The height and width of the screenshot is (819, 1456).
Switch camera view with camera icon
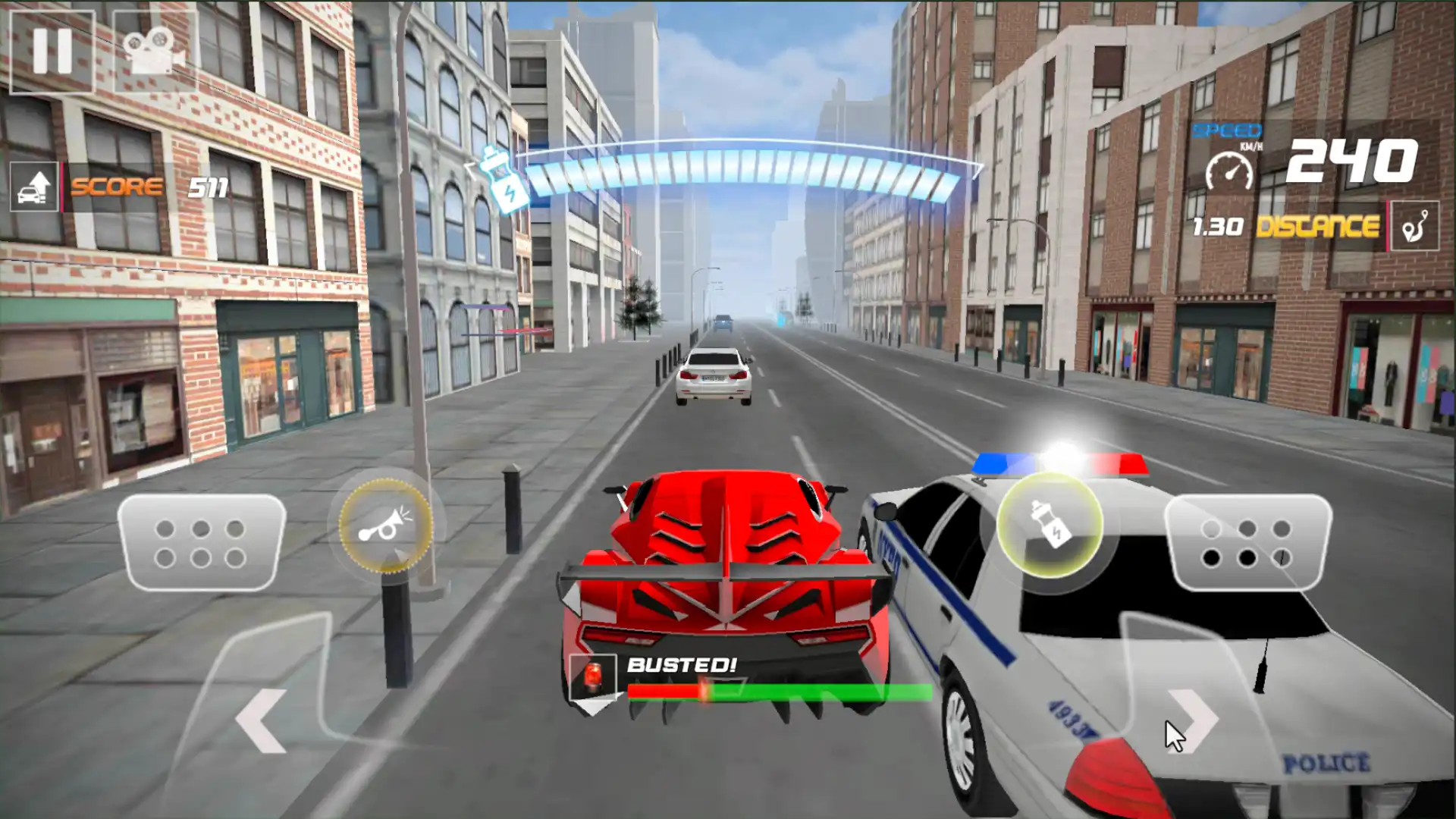(x=155, y=52)
